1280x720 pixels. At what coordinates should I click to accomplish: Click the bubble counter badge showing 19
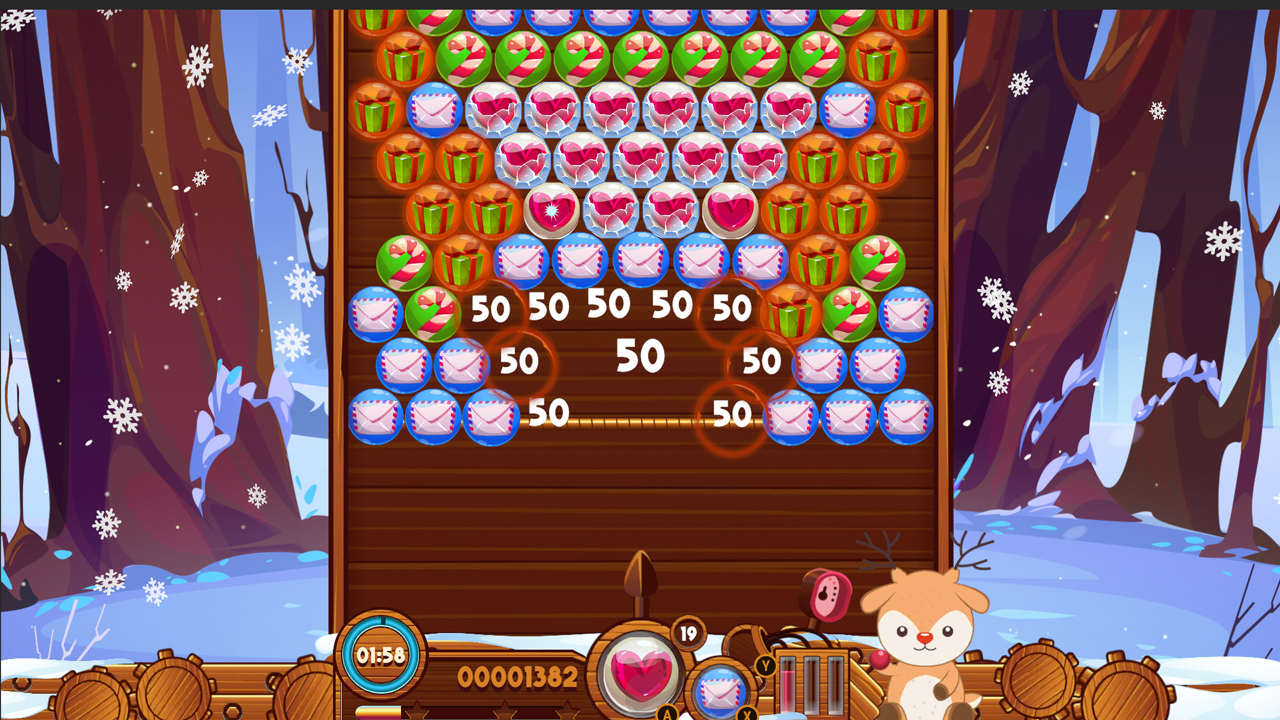690,633
